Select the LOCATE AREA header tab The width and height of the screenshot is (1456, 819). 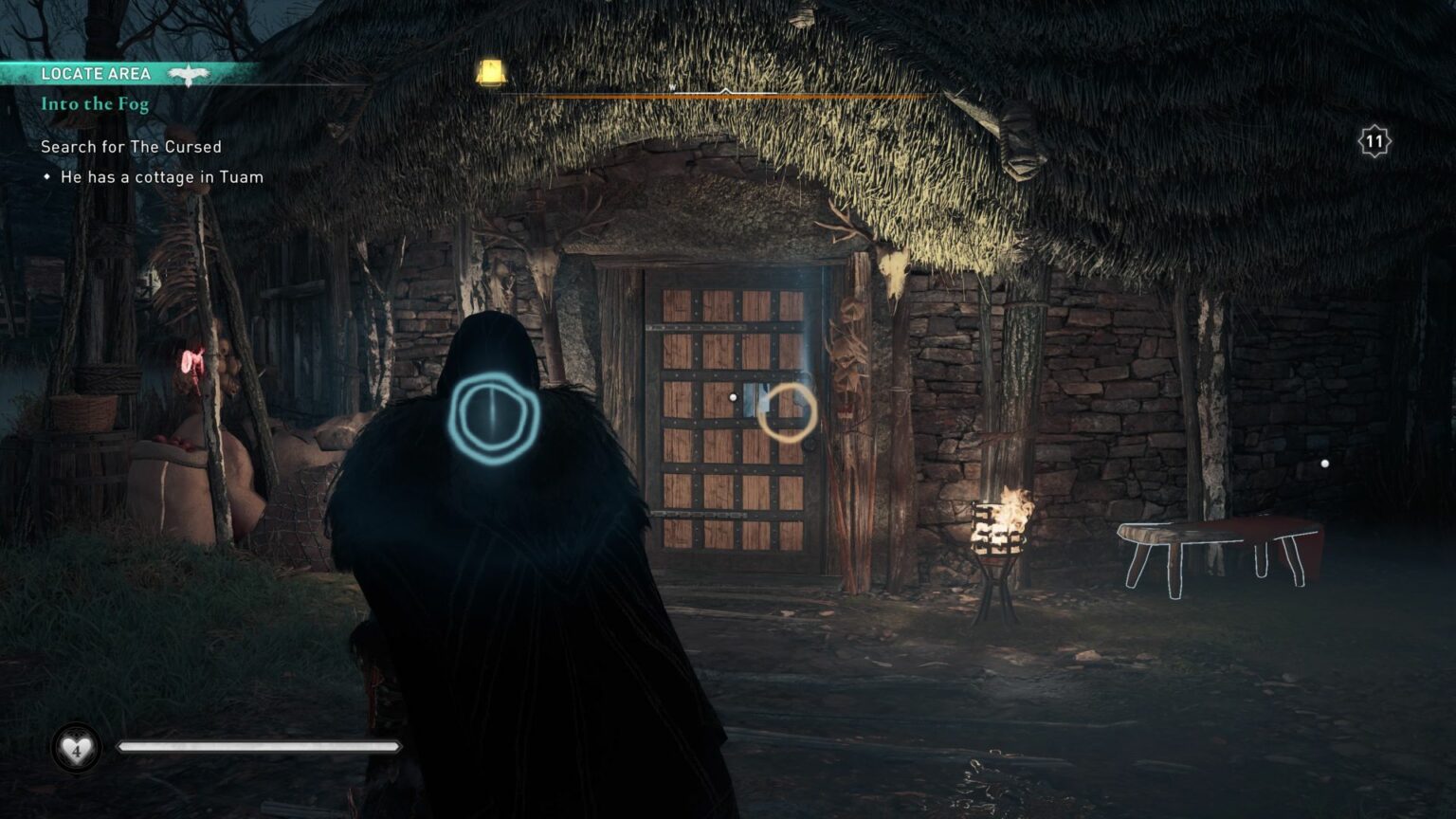(98, 72)
